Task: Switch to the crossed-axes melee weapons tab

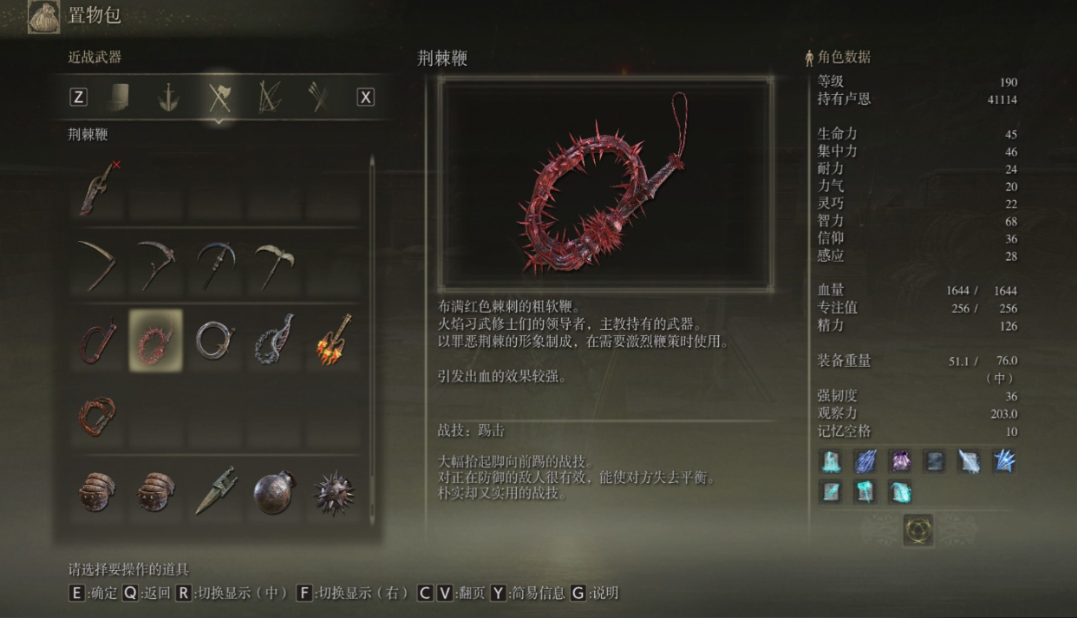Action: (x=218, y=97)
